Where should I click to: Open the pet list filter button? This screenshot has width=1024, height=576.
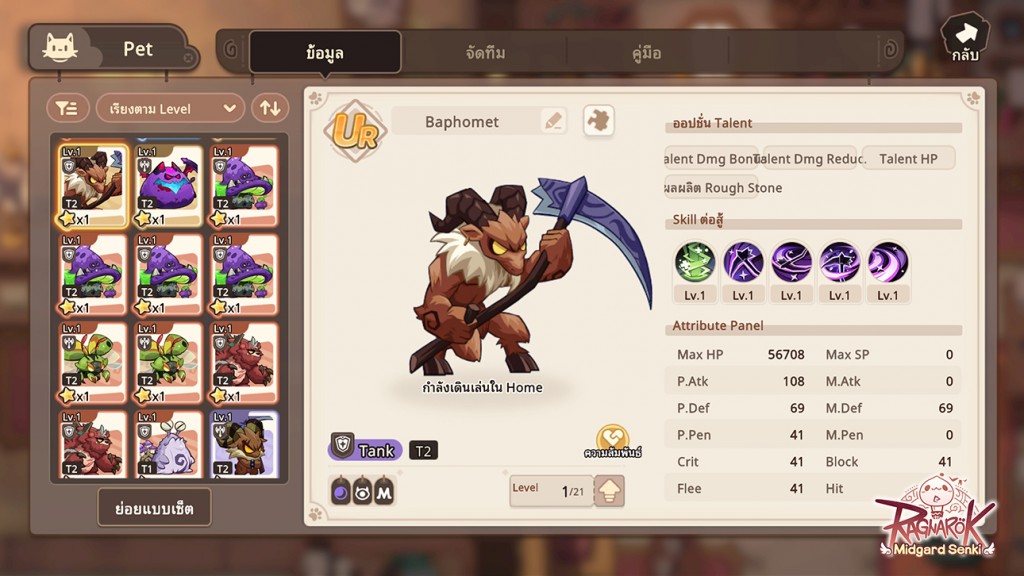point(68,108)
